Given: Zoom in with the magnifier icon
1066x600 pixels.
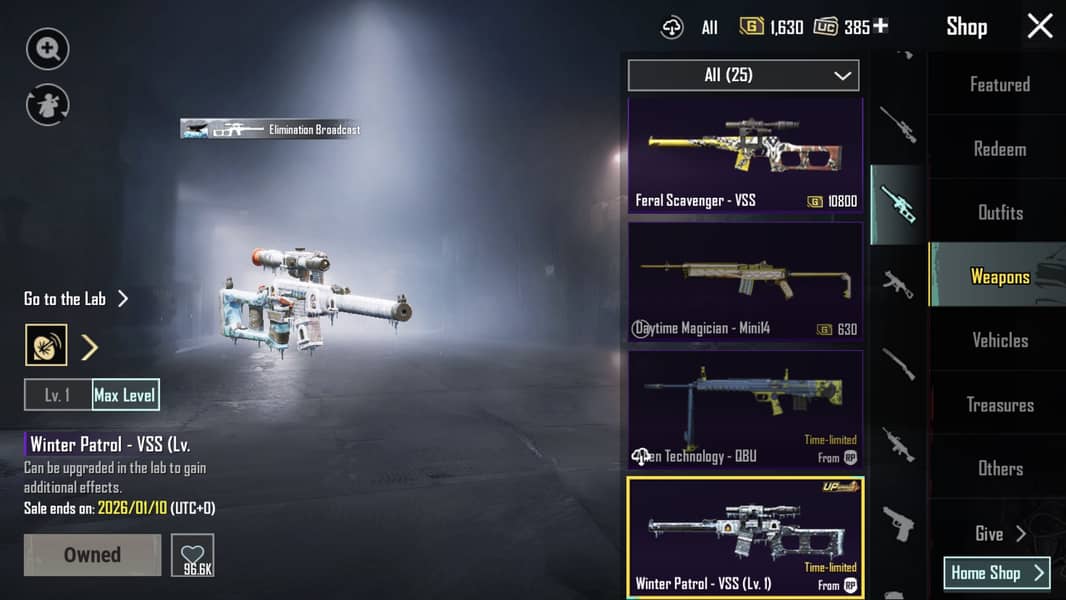Looking at the screenshot, I should click(x=47, y=48).
